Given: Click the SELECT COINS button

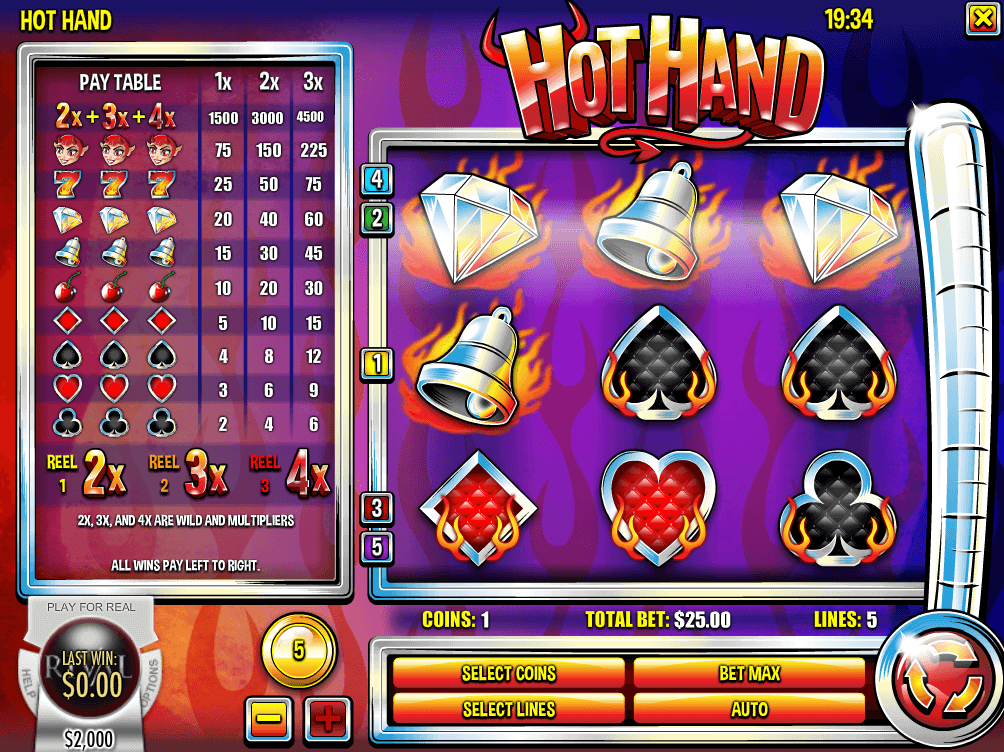Looking at the screenshot, I should pyautogui.click(x=508, y=673).
